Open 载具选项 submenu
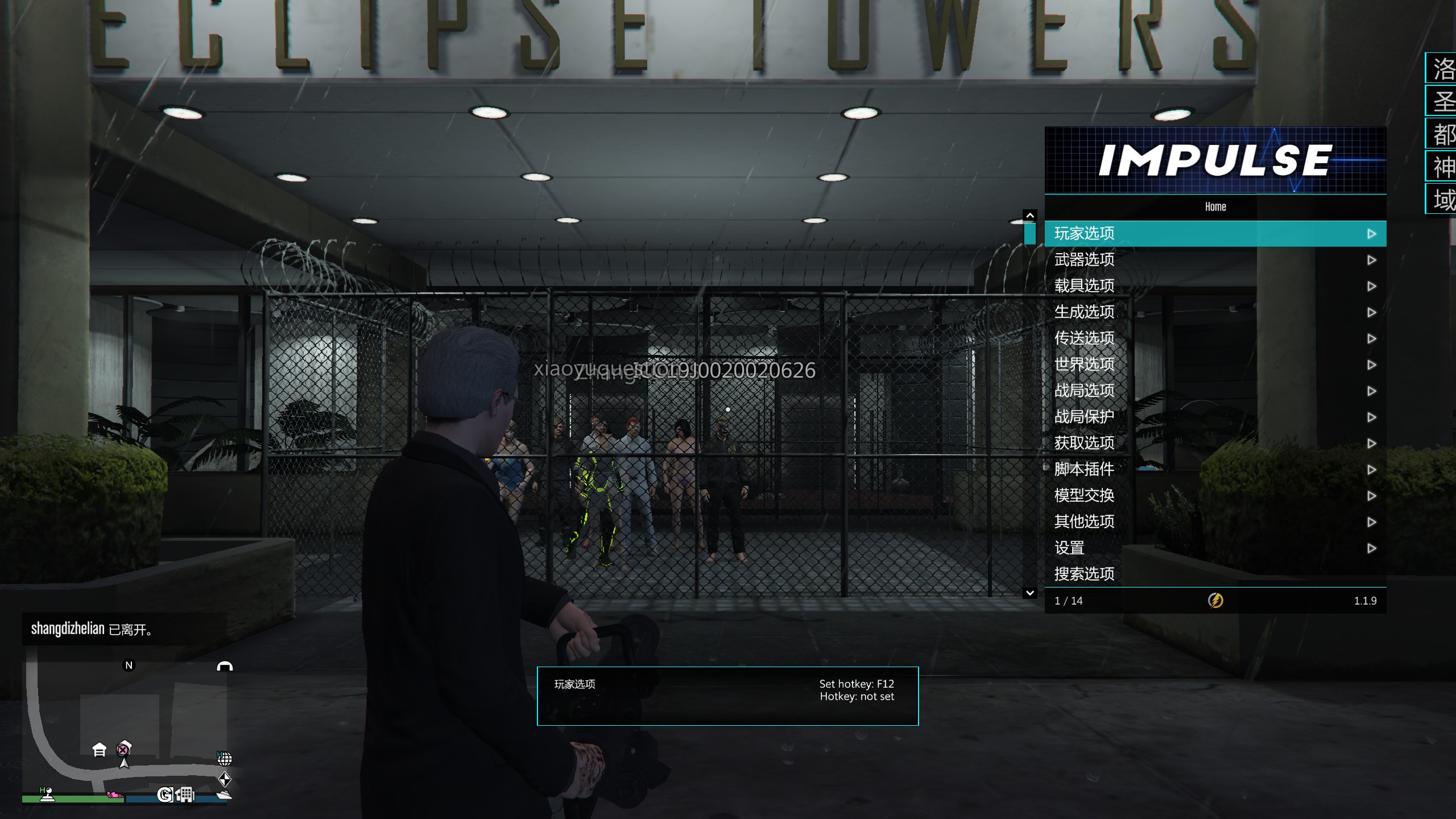1456x819 pixels. tap(1215, 286)
